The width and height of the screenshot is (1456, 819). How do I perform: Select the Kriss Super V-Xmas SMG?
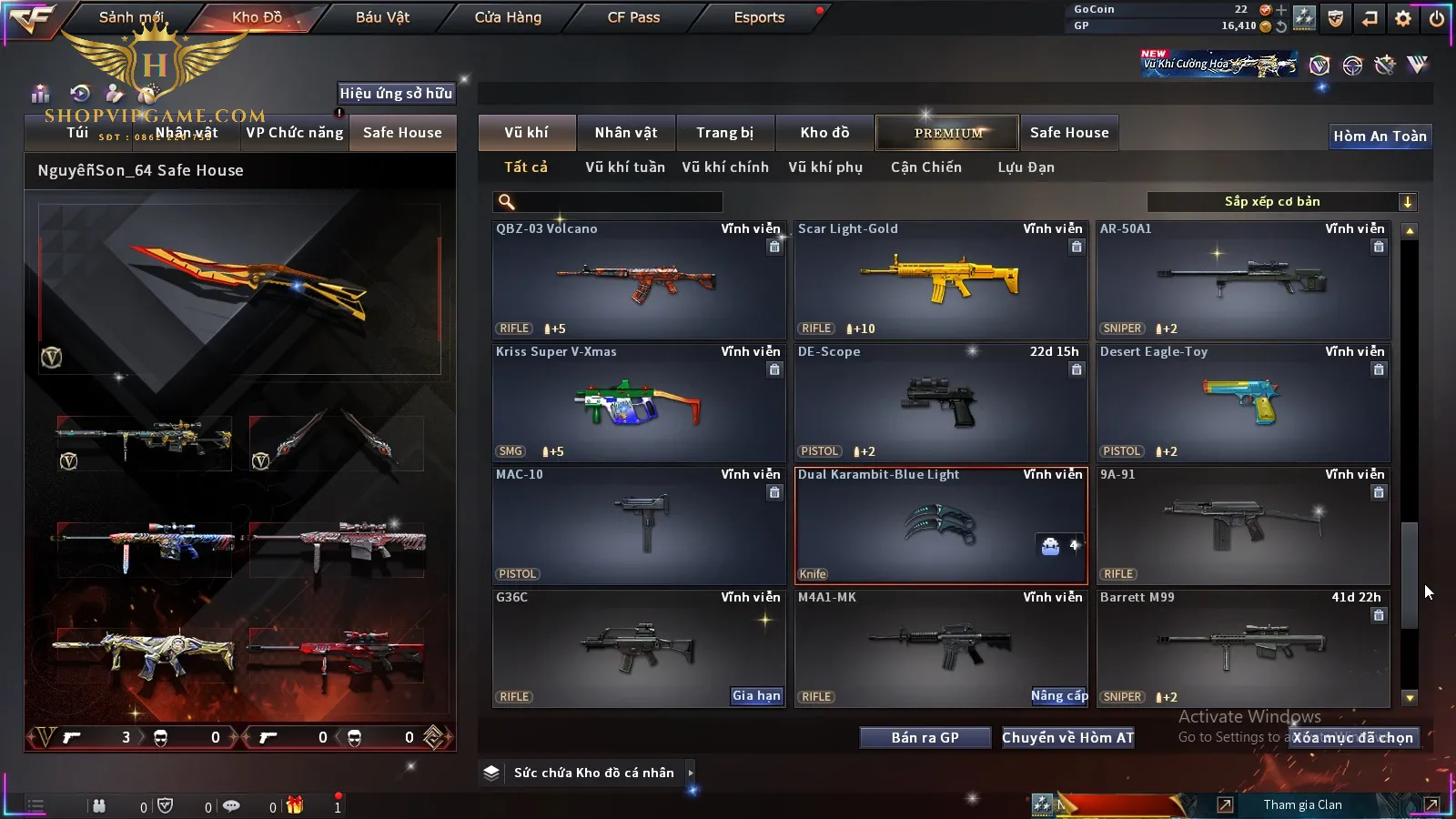(639, 403)
